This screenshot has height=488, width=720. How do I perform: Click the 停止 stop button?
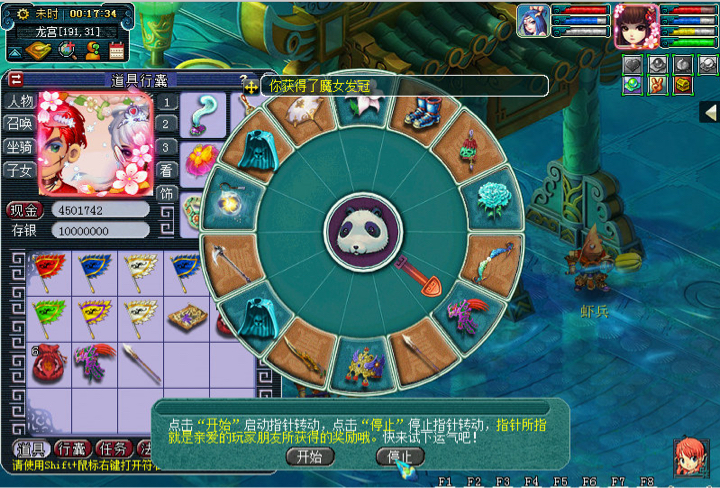(399, 456)
